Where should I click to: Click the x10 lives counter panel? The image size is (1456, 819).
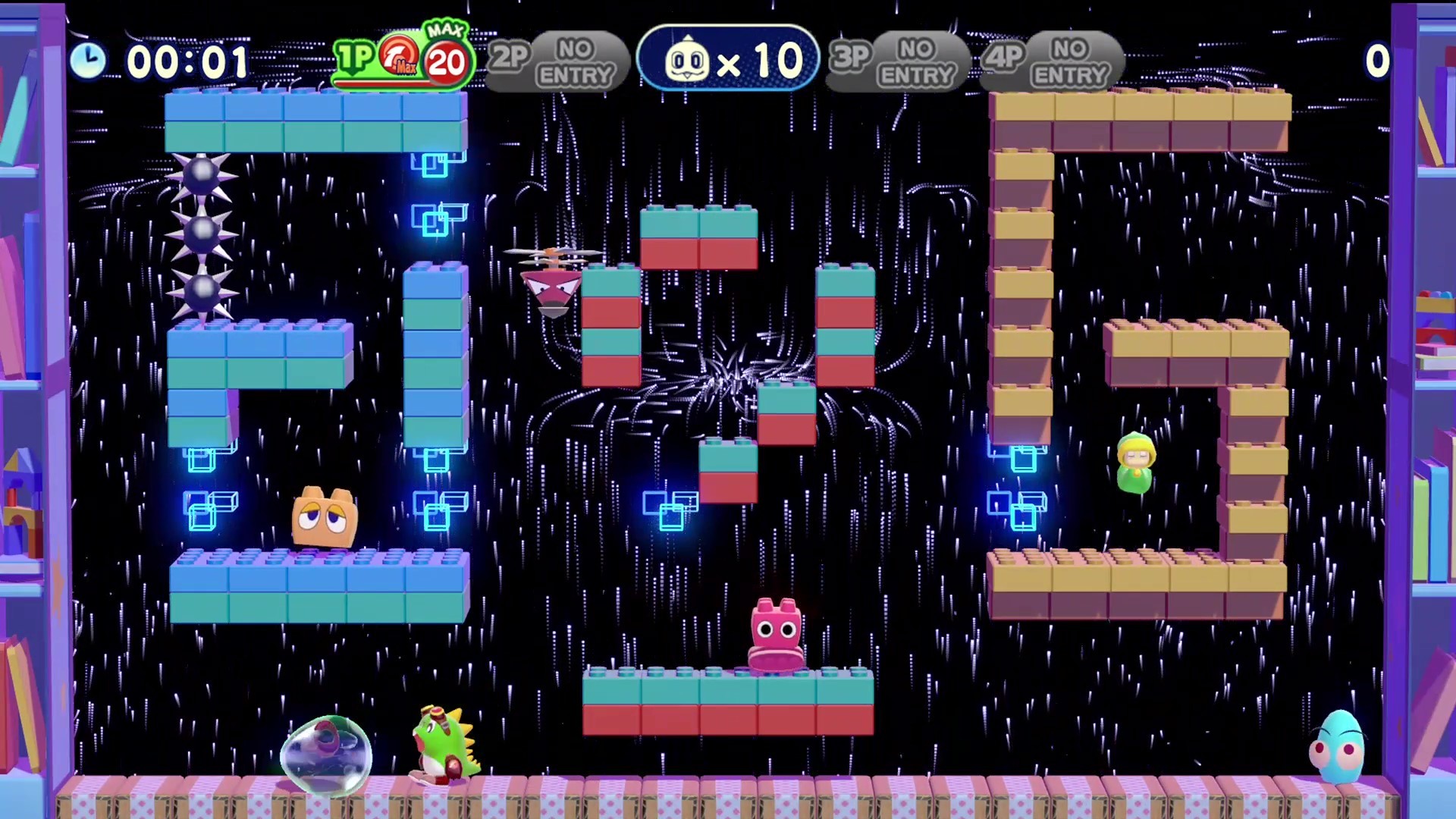pos(728,58)
